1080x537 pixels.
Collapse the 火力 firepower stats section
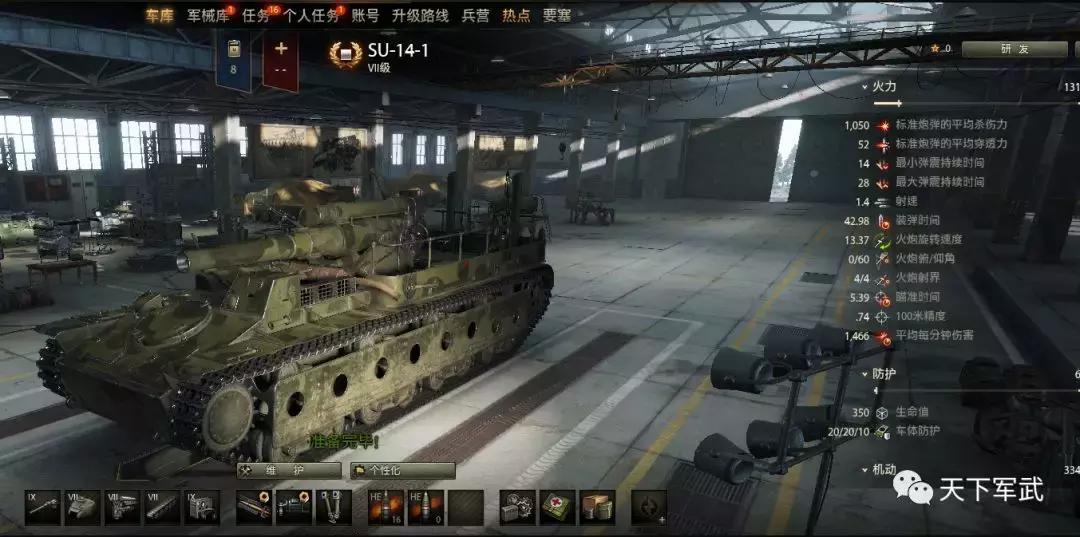point(883,87)
